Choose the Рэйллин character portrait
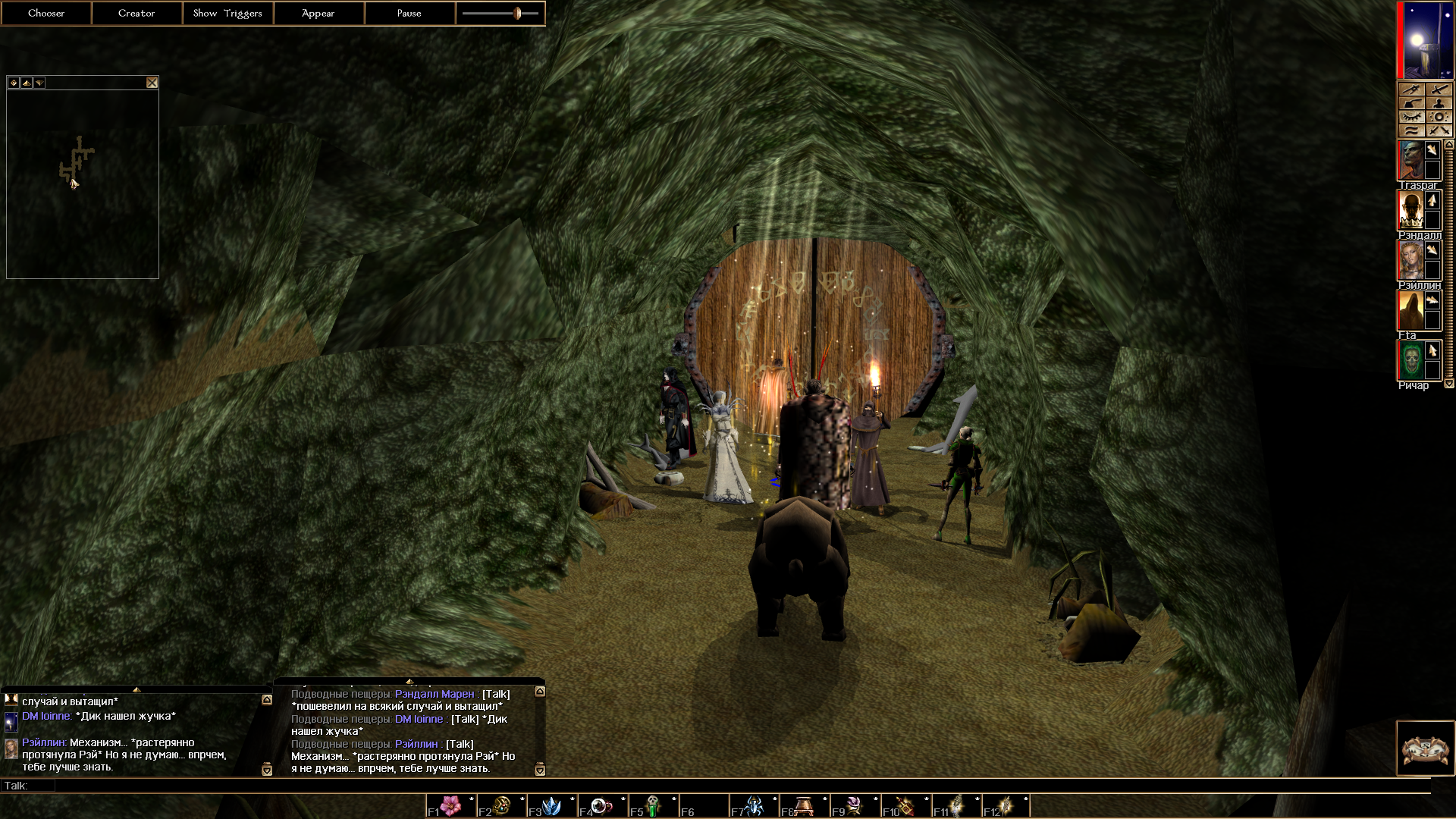Screen dimensions: 1456x819 pos(1410,260)
